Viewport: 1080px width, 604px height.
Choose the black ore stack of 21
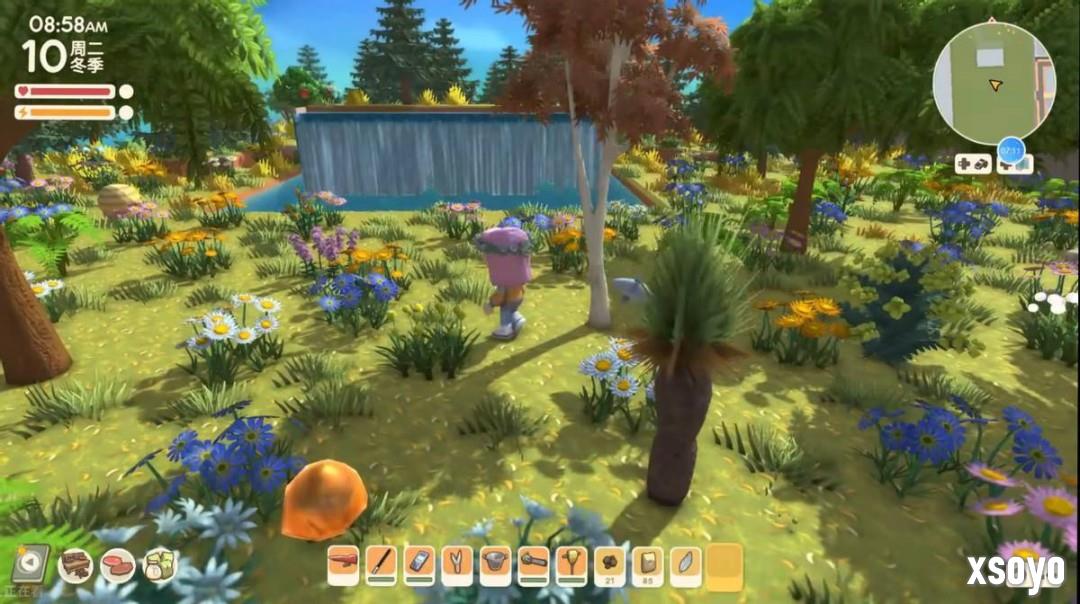[609, 565]
